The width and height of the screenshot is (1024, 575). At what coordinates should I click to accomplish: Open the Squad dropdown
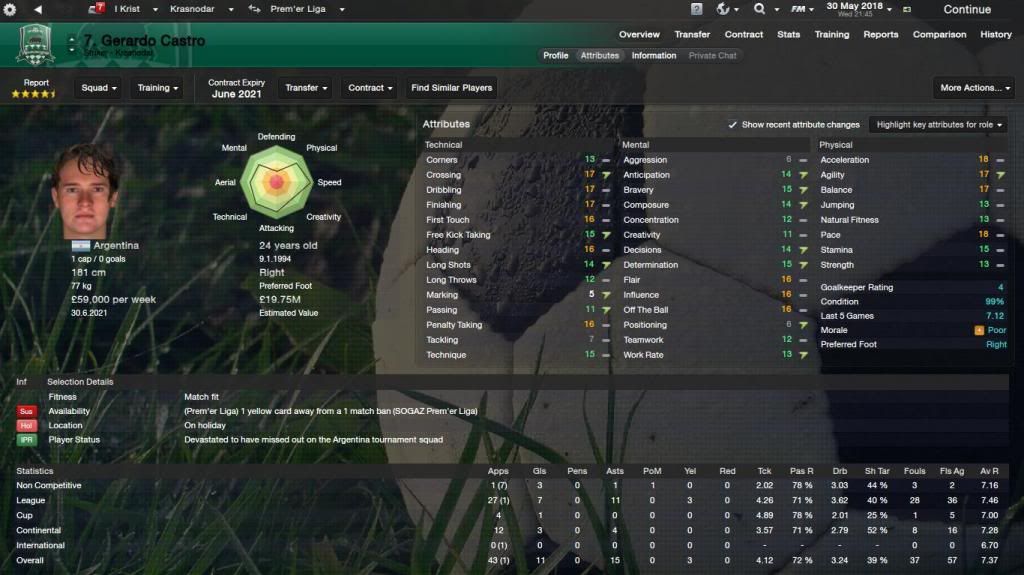[99, 88]
